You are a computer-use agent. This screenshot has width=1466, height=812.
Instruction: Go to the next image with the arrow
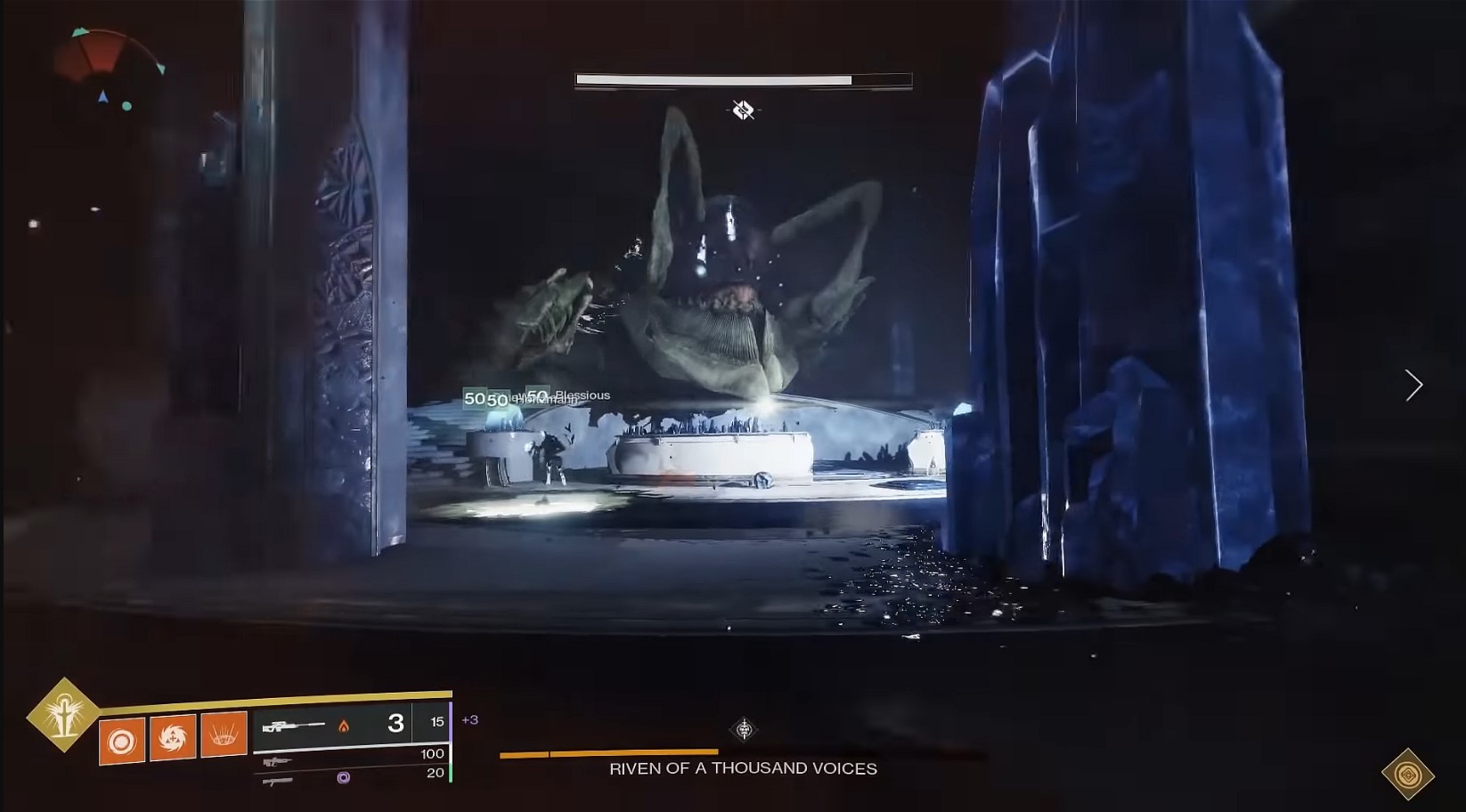click(1413, 385)
